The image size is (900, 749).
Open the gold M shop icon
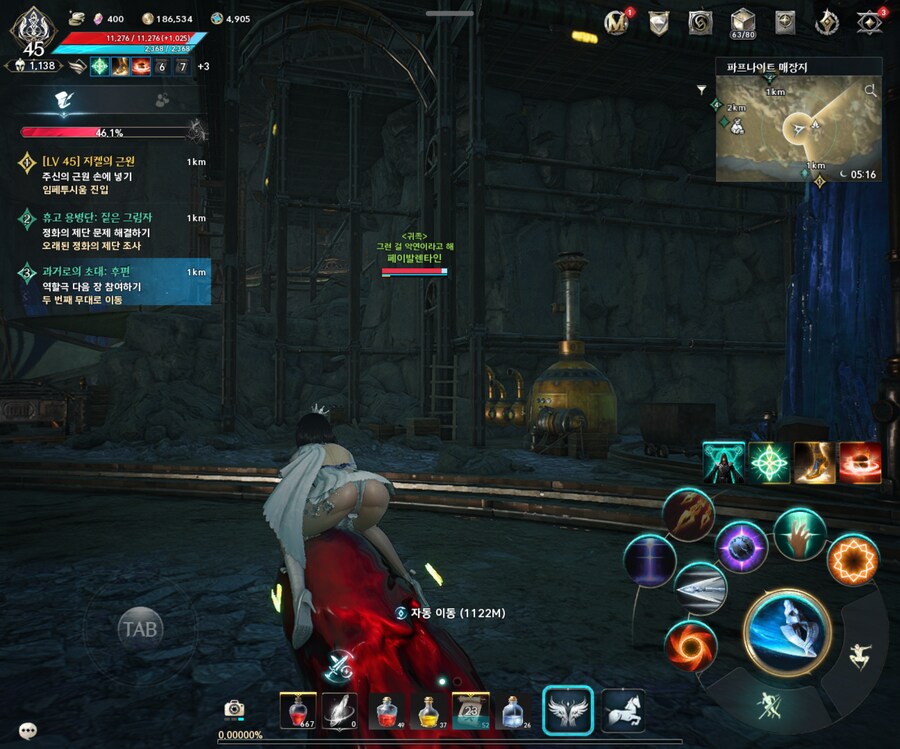tap(618, 22)
